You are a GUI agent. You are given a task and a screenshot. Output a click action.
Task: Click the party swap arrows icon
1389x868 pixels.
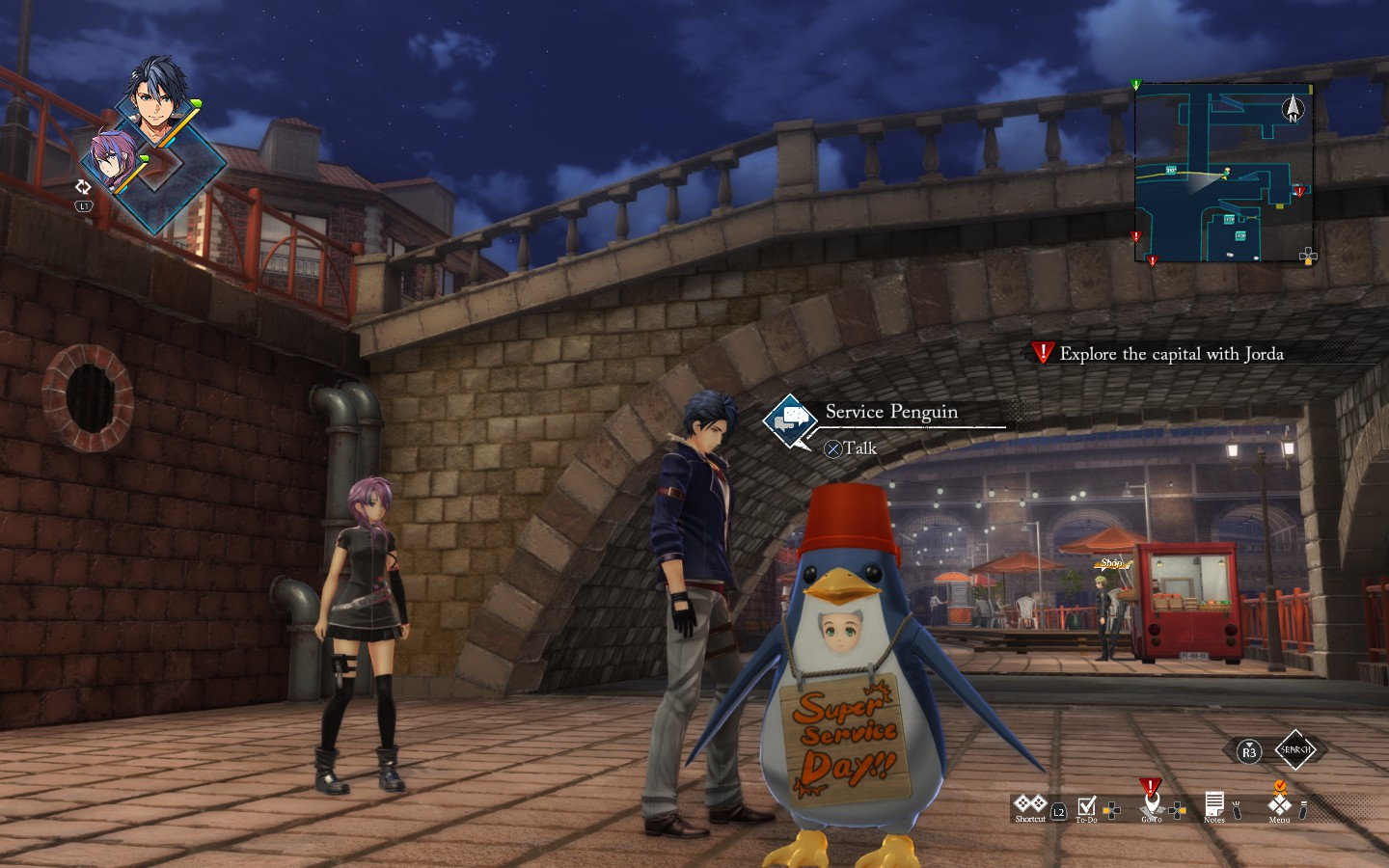[83, 187]
